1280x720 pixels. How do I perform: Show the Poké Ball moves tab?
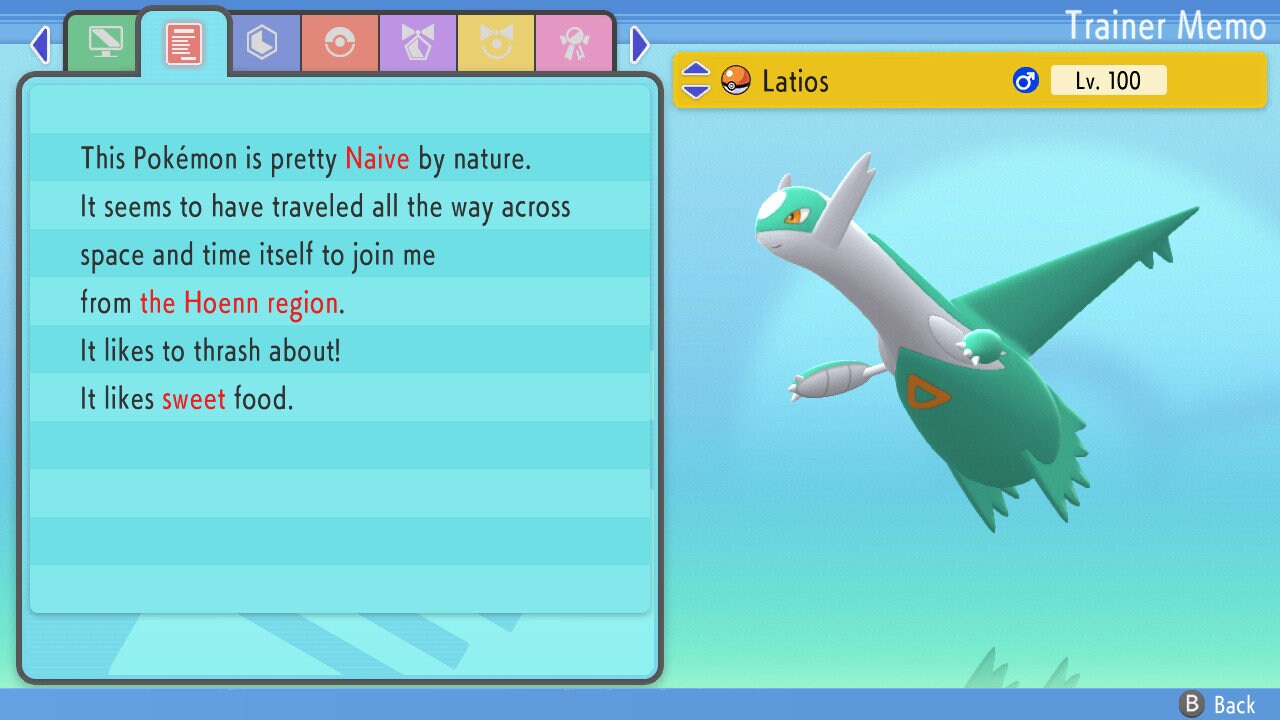tap(340, 43)
